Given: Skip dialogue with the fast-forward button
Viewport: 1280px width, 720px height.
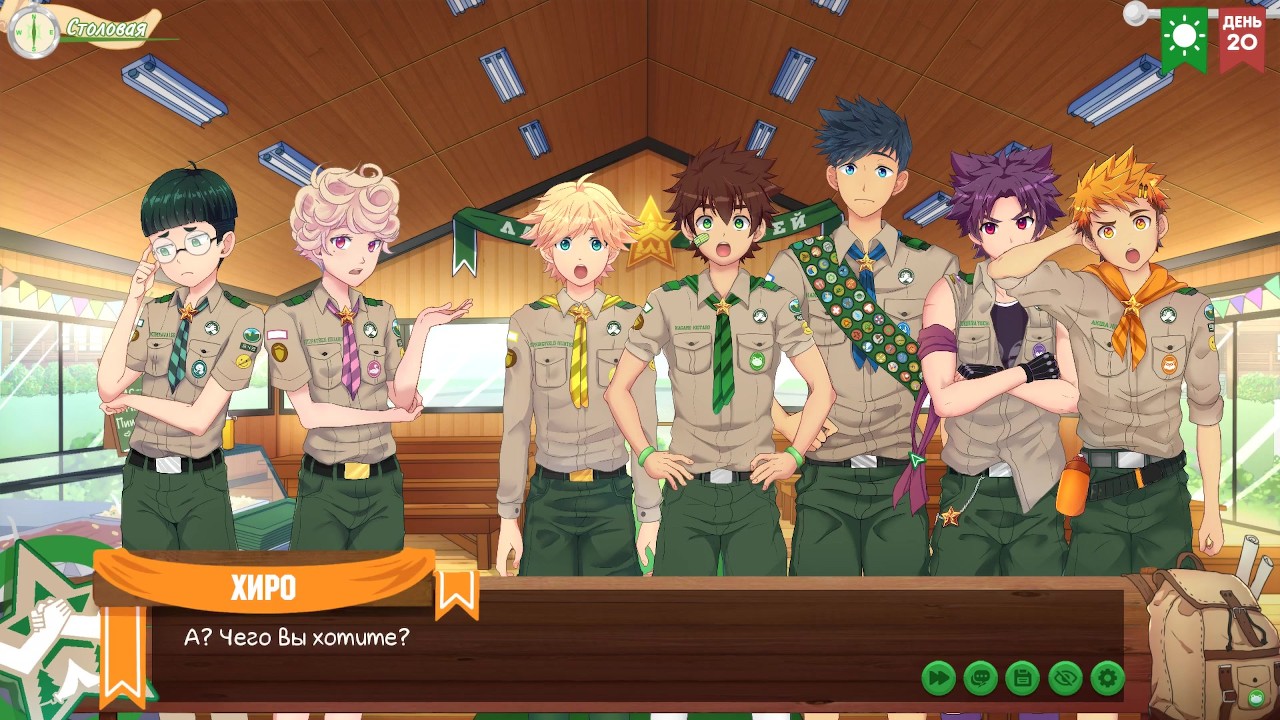Looking at the screenshot, I should point(938,678).
